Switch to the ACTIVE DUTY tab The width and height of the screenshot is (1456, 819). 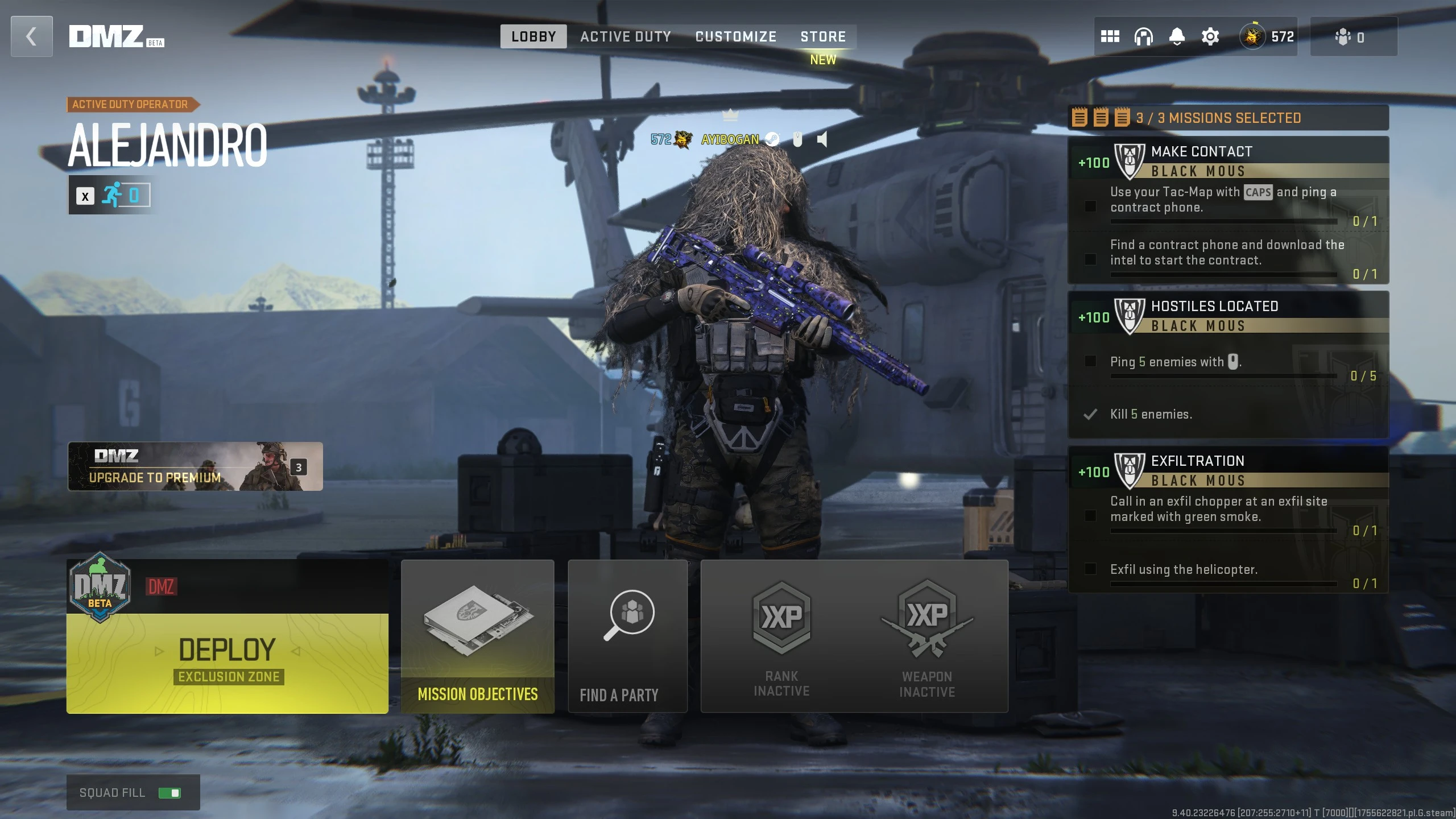626,36
